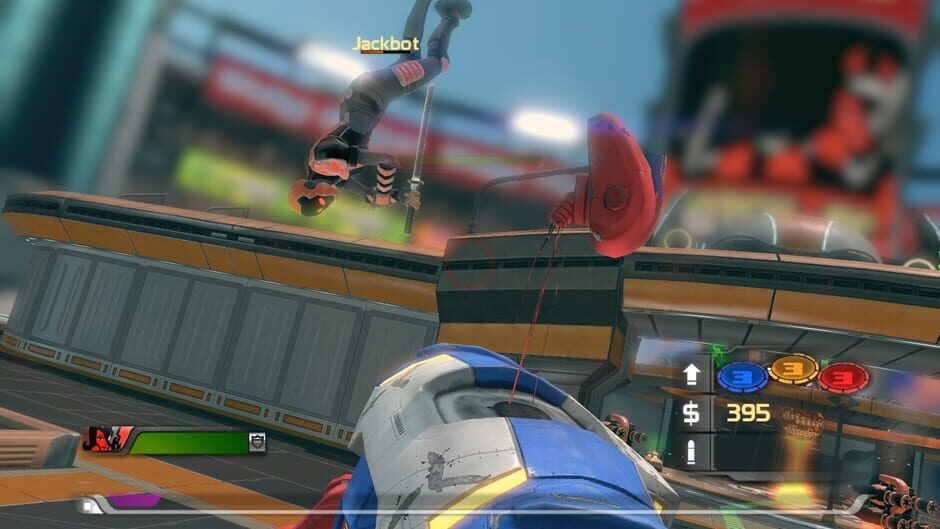Select the red skill level 3 chip
Viewport: 940px width, 529px height.
point(843,377)
